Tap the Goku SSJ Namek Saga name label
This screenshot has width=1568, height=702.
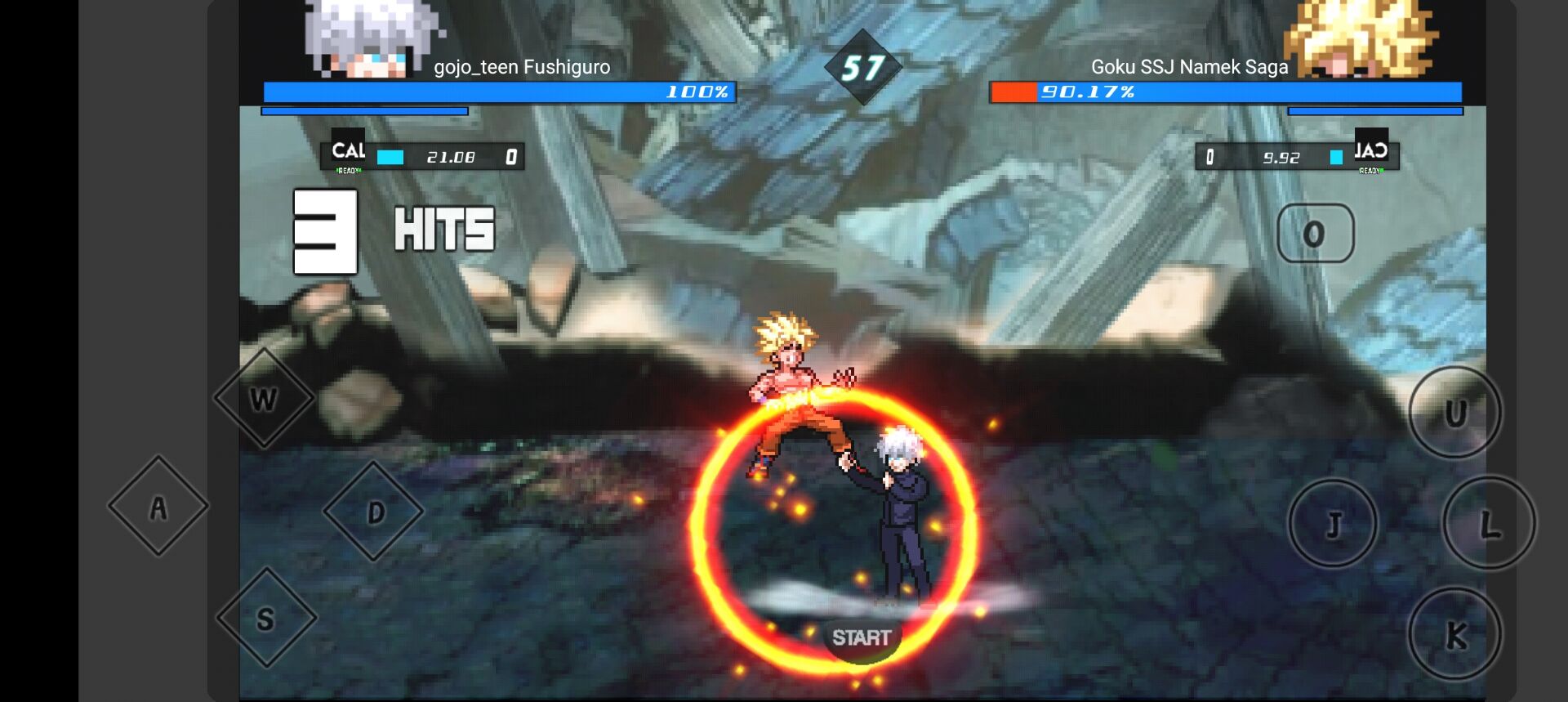(x=1188, y=68)
